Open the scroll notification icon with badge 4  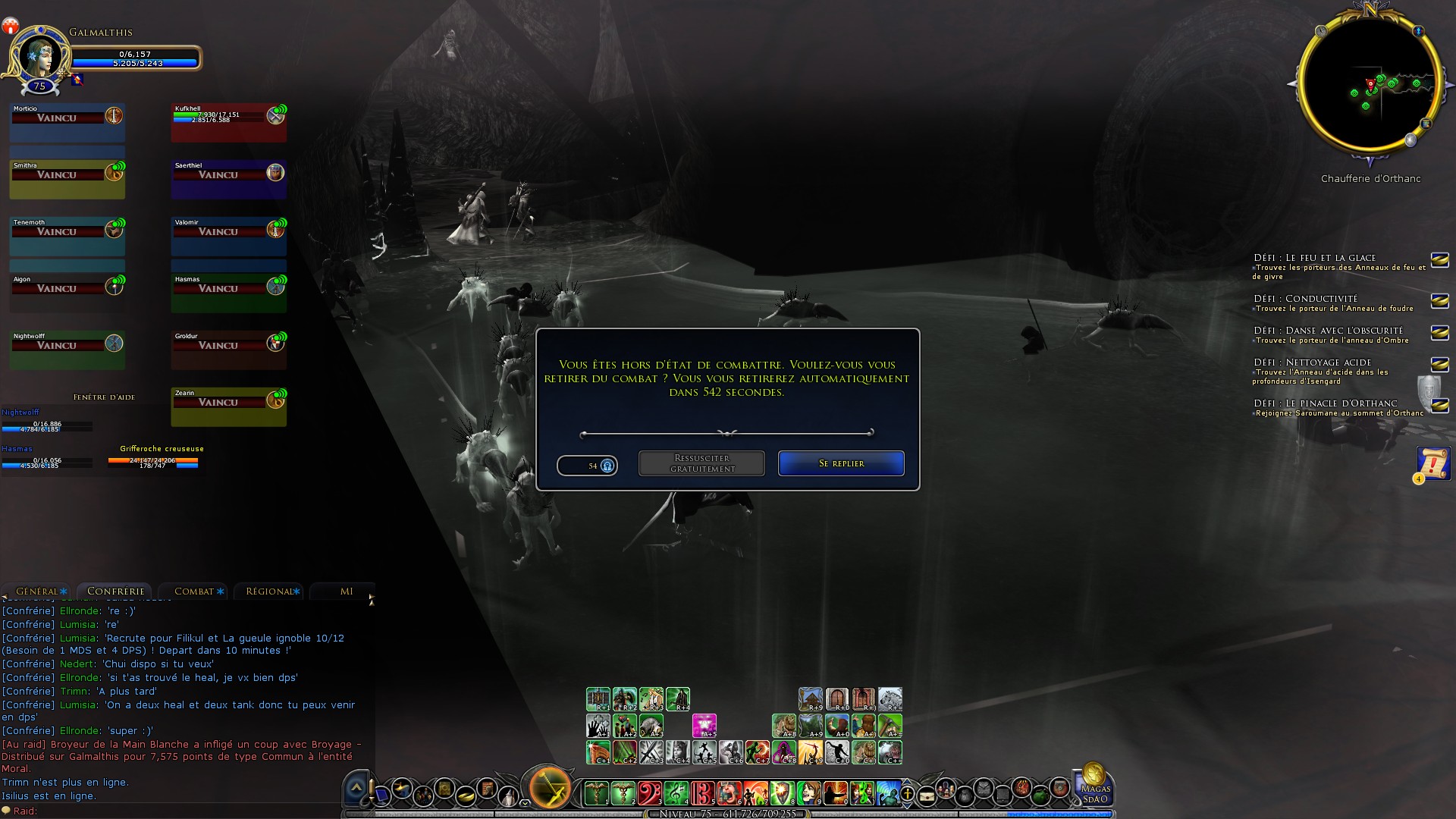coord(1432,463)
